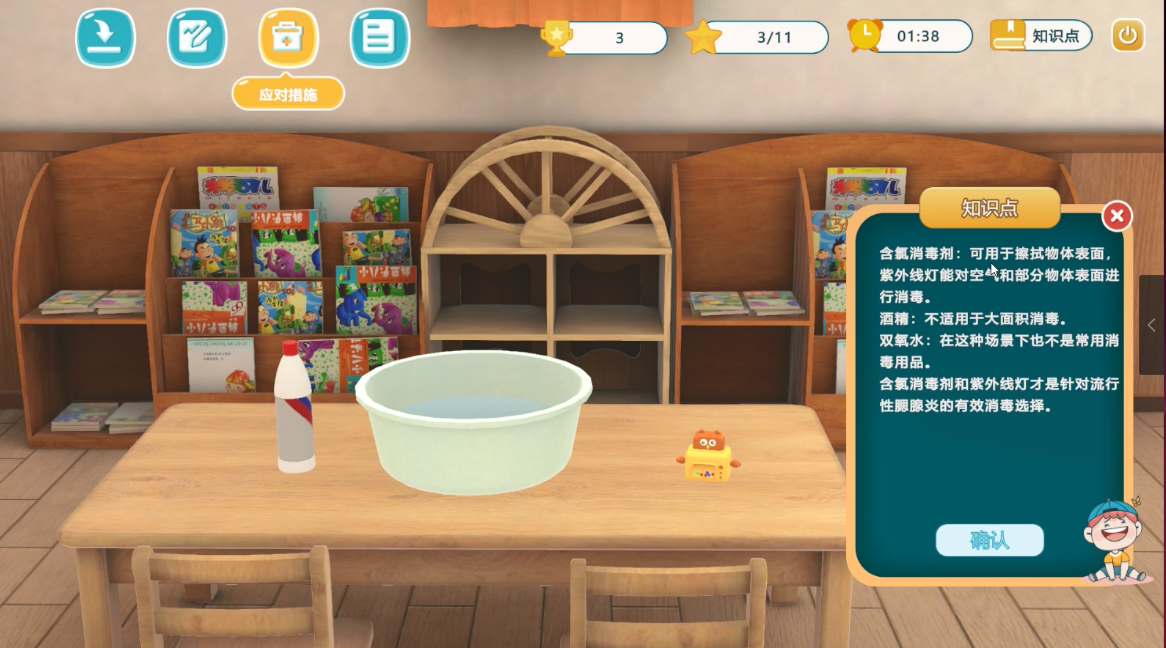
Task: Expand the side panel arrow tab
Action: [1152, 325]
